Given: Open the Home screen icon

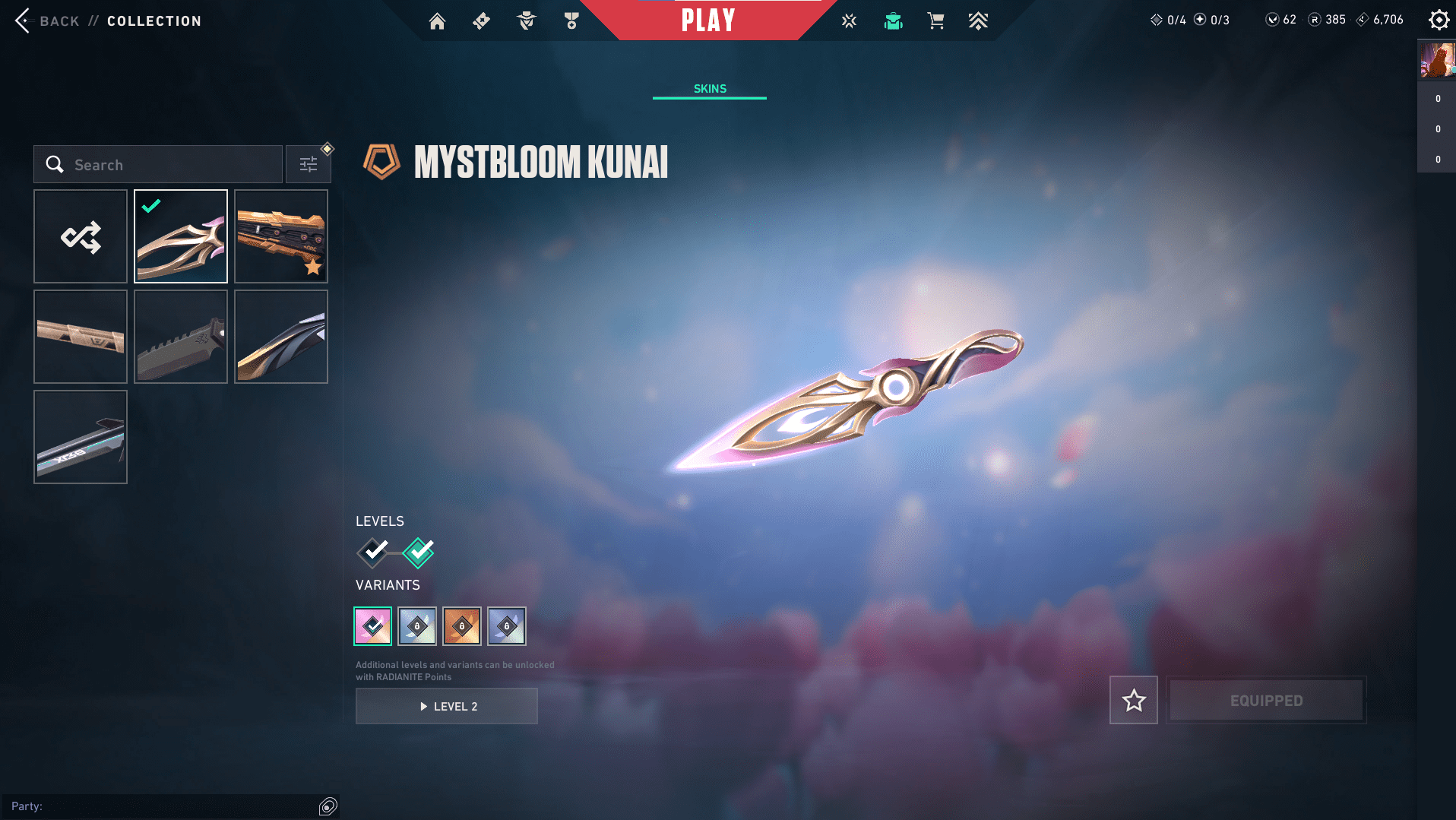Looking at the screenshot, I should click(438, 21).
